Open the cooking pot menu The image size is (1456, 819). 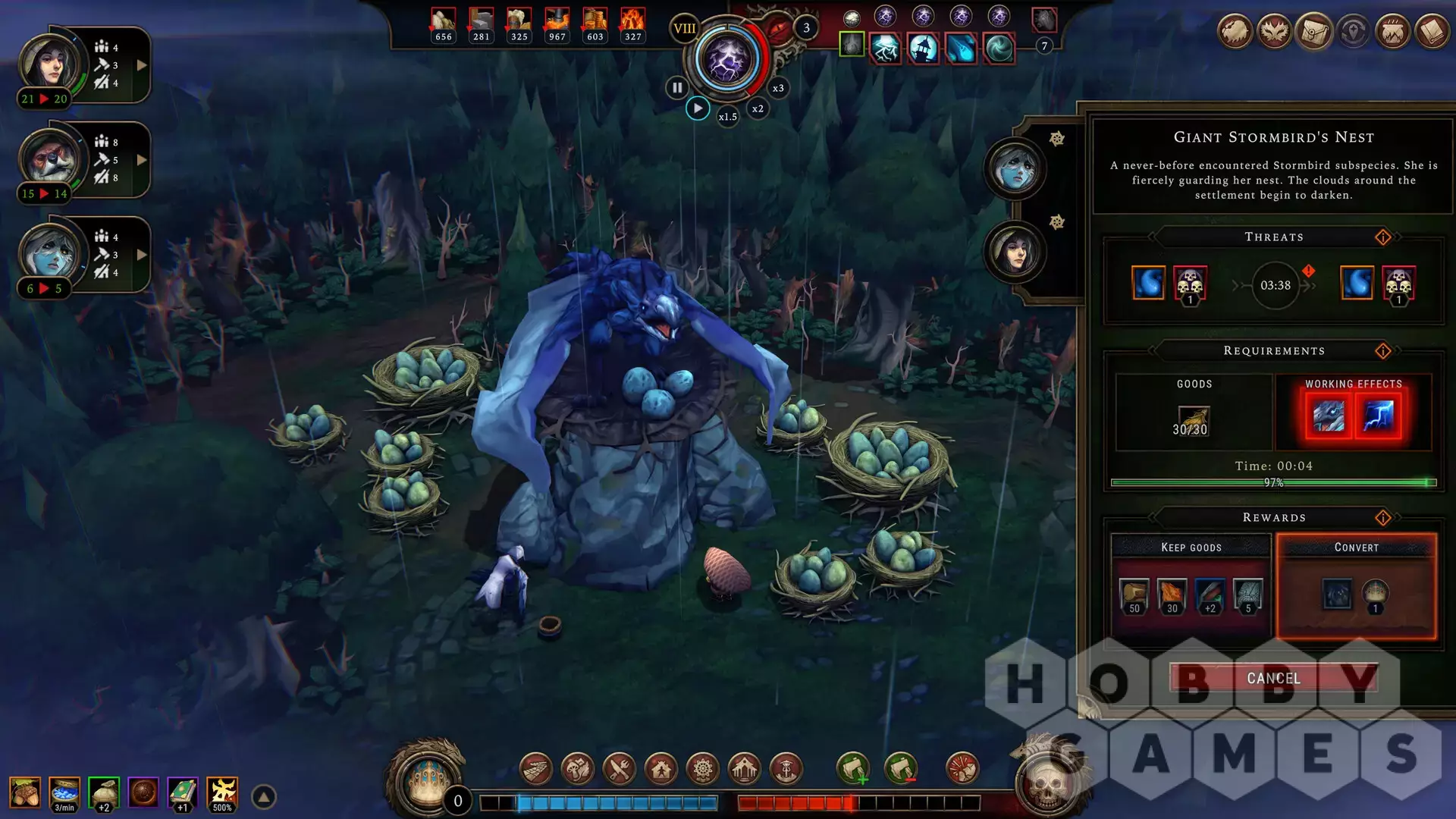(x=1393, y=32)
